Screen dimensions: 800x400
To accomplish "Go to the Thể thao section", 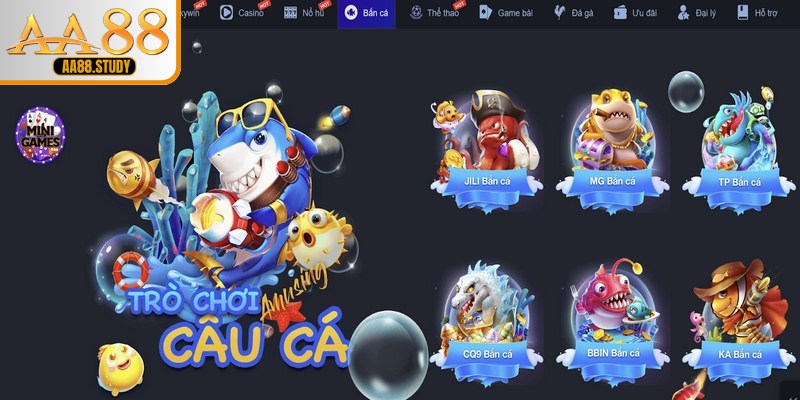I will click(x=436, y=13).
